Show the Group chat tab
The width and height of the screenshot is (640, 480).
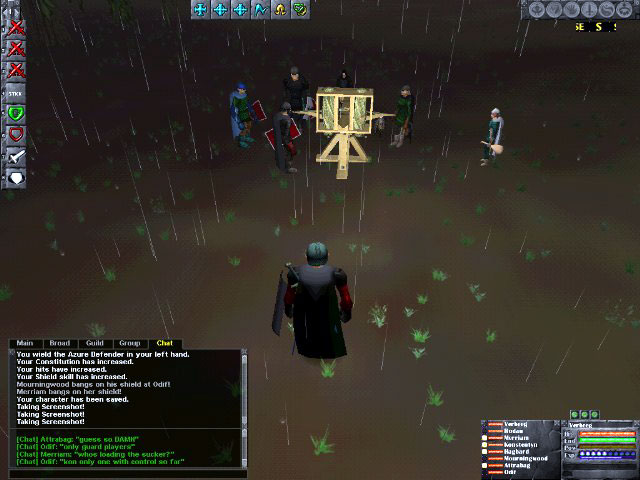tap(130, 343)
